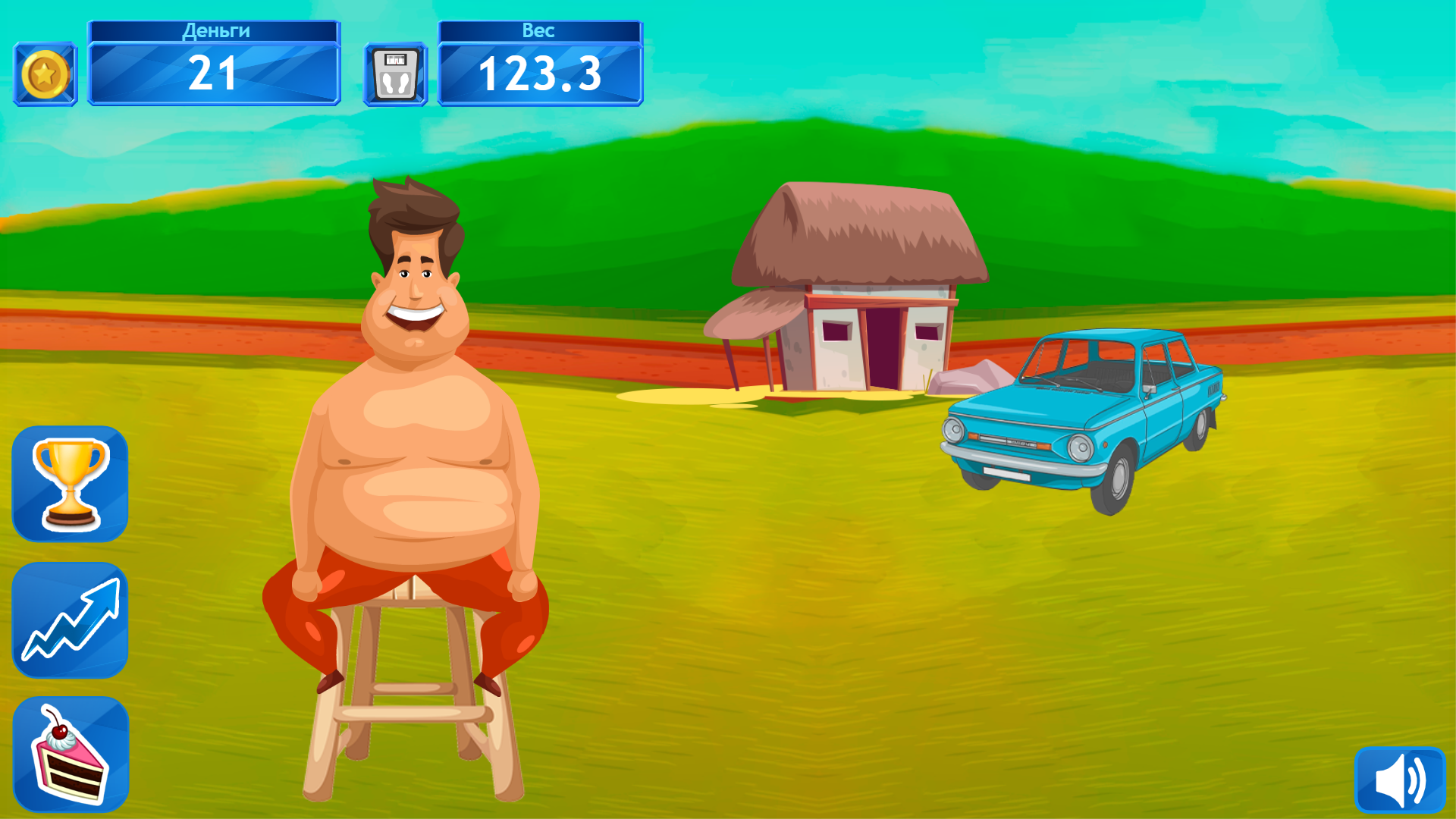Viewport: 1456px width, 819px height.
Task: Click the weighing scale icon
Action: click(x=394, y=75)
